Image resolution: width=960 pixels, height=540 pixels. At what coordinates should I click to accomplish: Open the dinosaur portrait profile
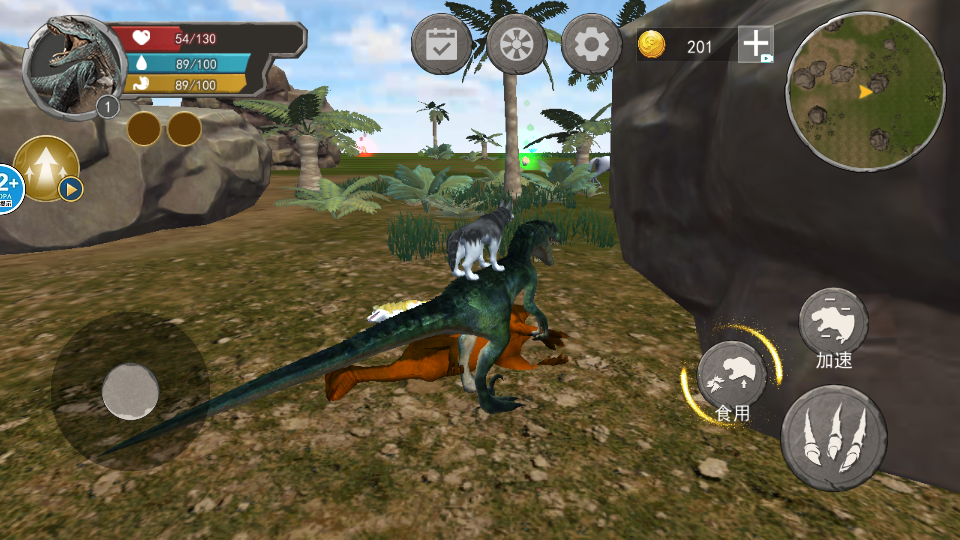point(66,66)
